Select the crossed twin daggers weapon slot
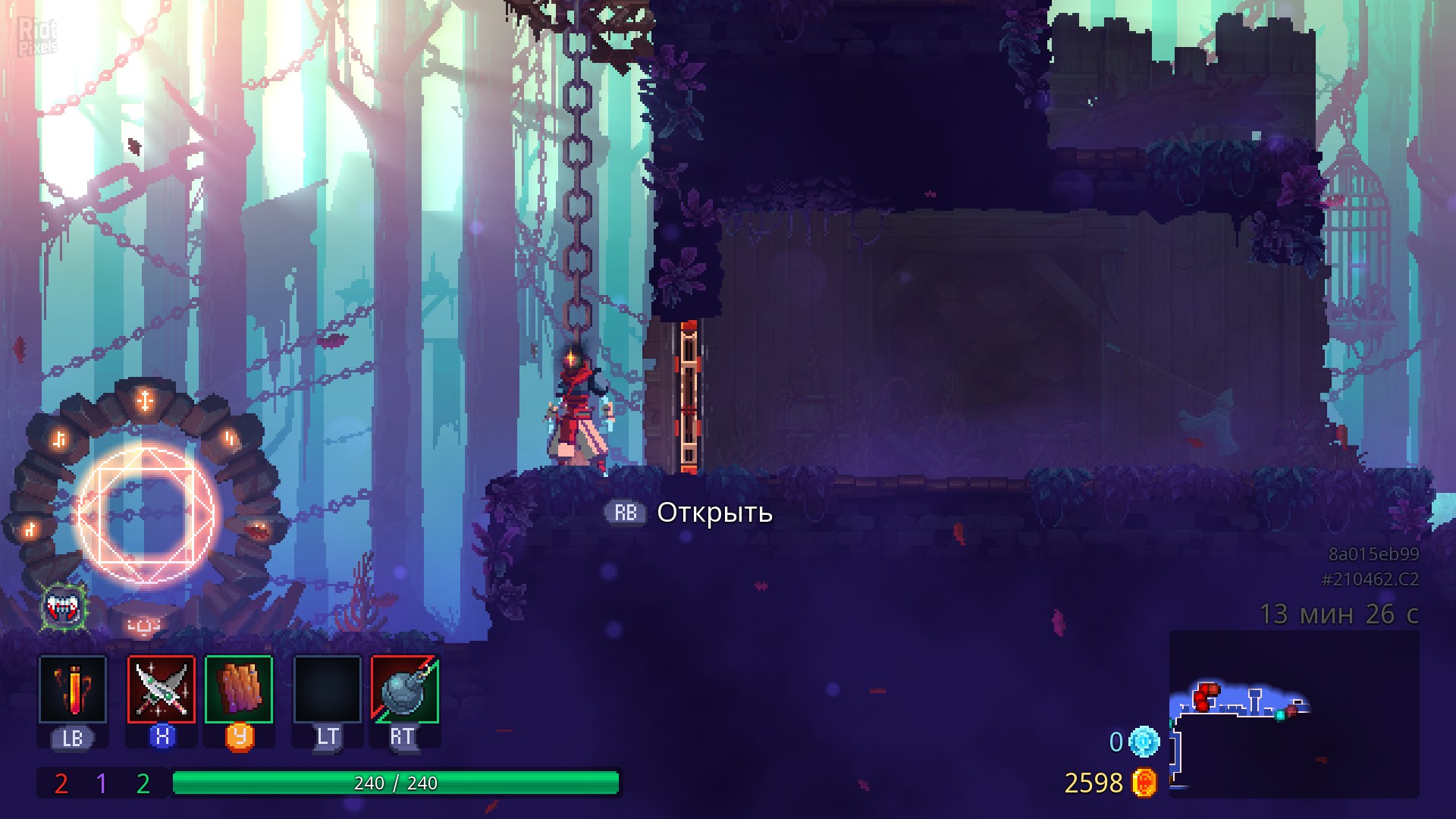 tap(162, 689)
